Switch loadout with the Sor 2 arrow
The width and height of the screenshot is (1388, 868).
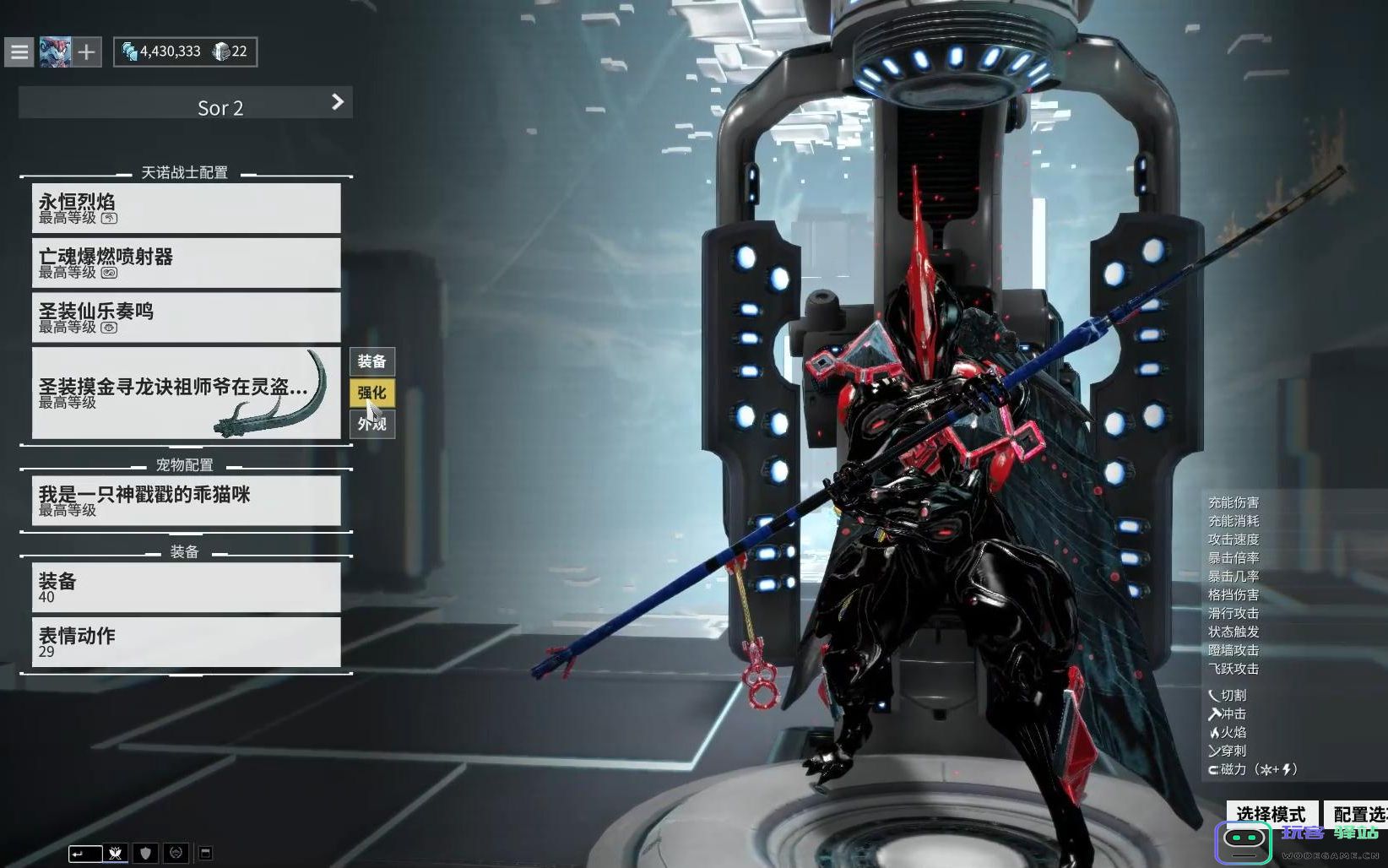point(338,102)
